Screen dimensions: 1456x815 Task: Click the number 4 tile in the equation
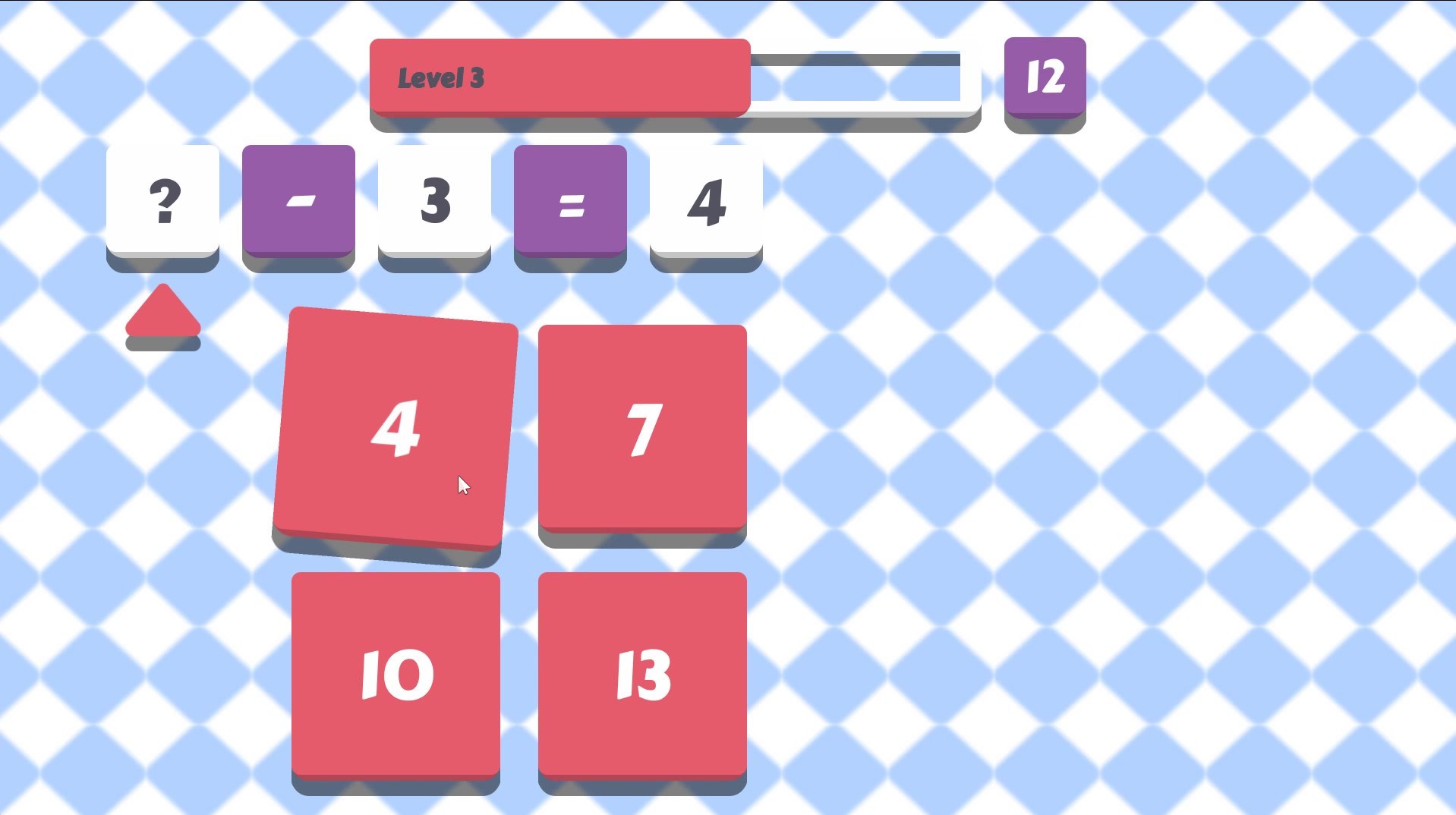pyautogui.click(x=705, y=201)
